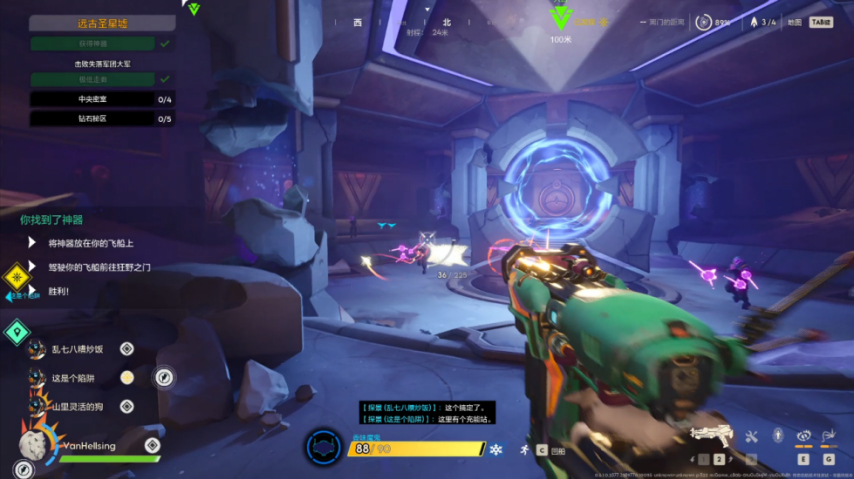Activate the blue circular ability icon
The width and height of the screenshot is (854, 479).
[323, 447]
